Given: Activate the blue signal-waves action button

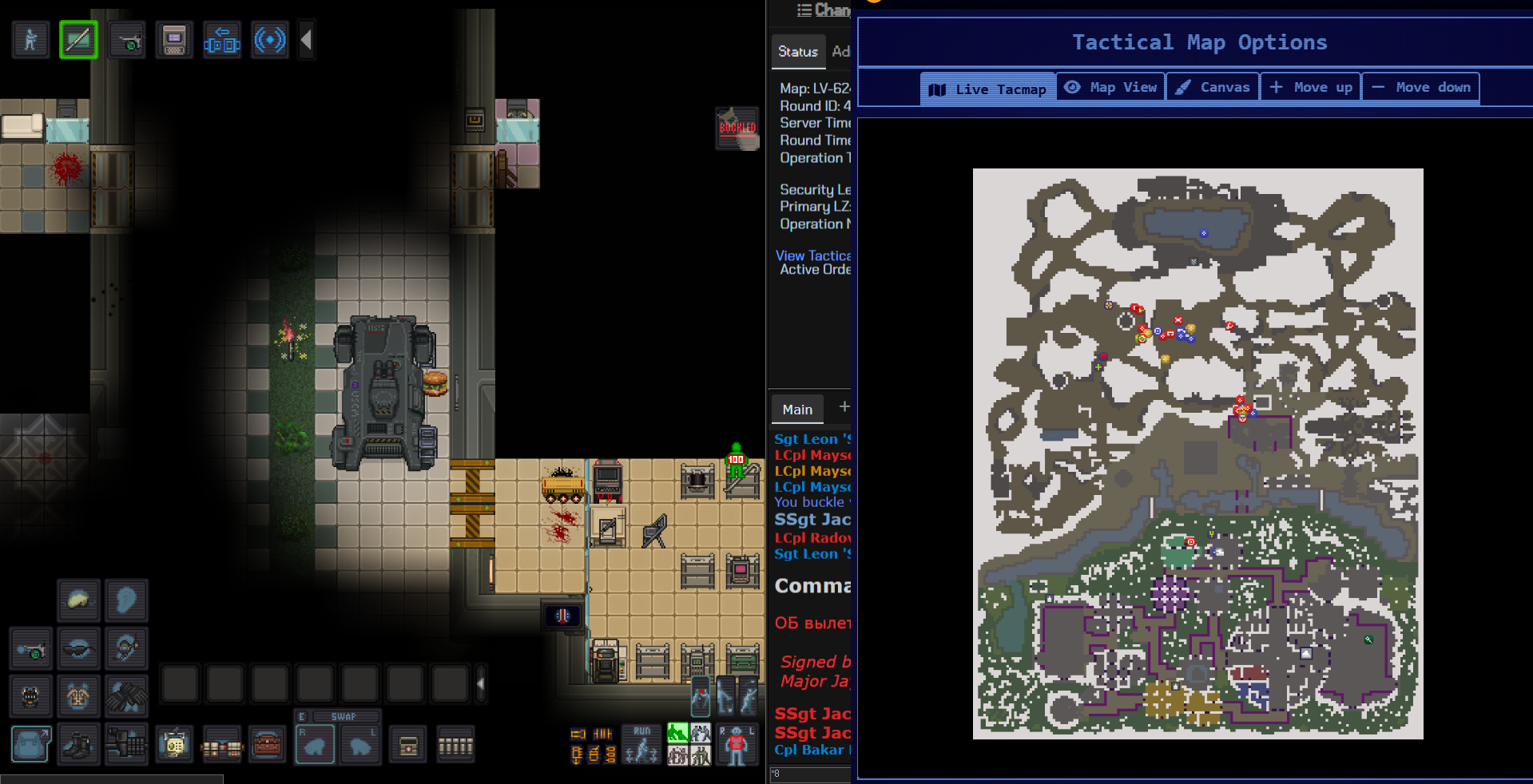Looking at the screenshot, I should [270, 40].
